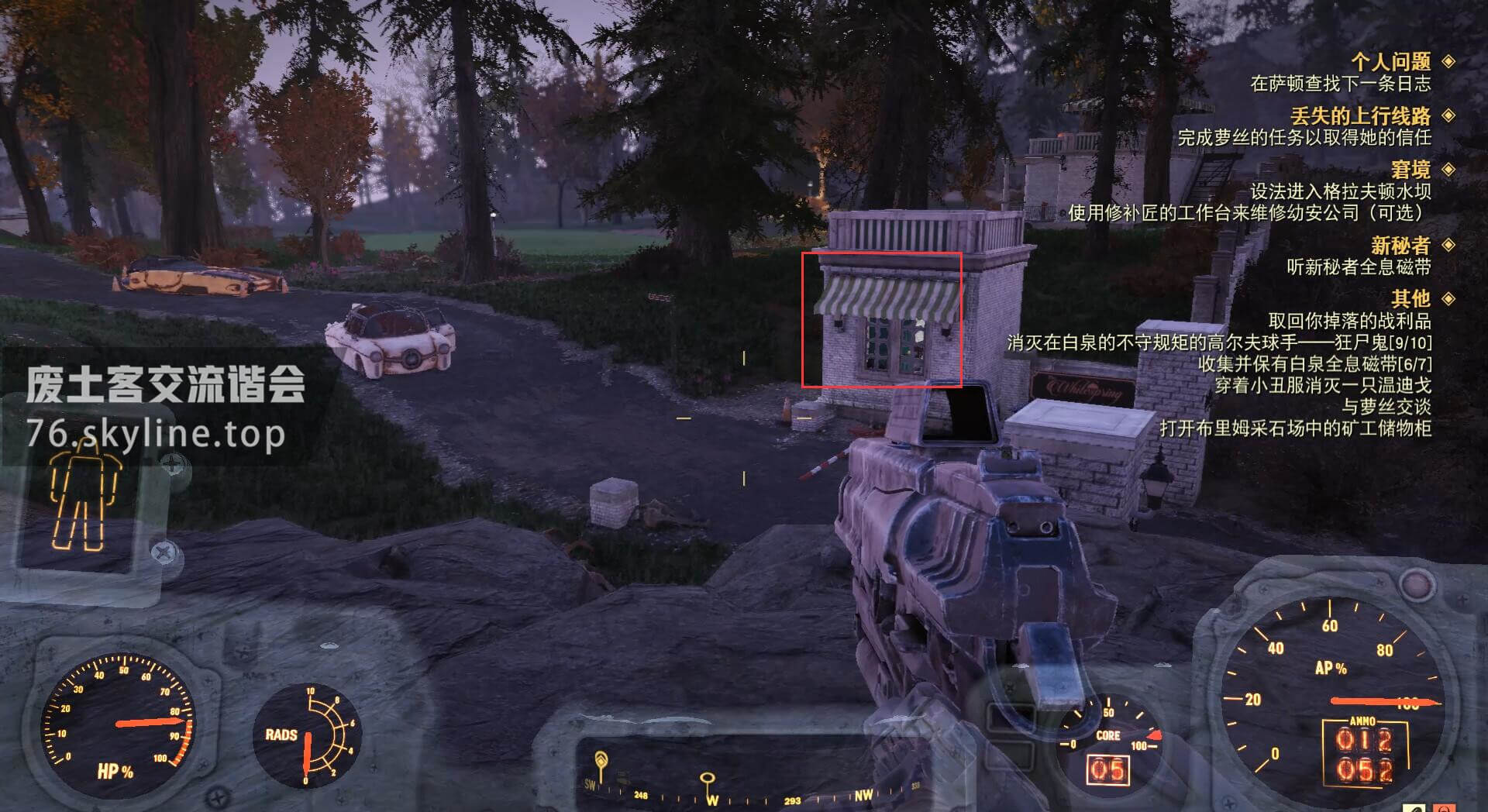Click the objective 听新秘者全息磁带
1488x812 pixels.
coord(1358,267)
